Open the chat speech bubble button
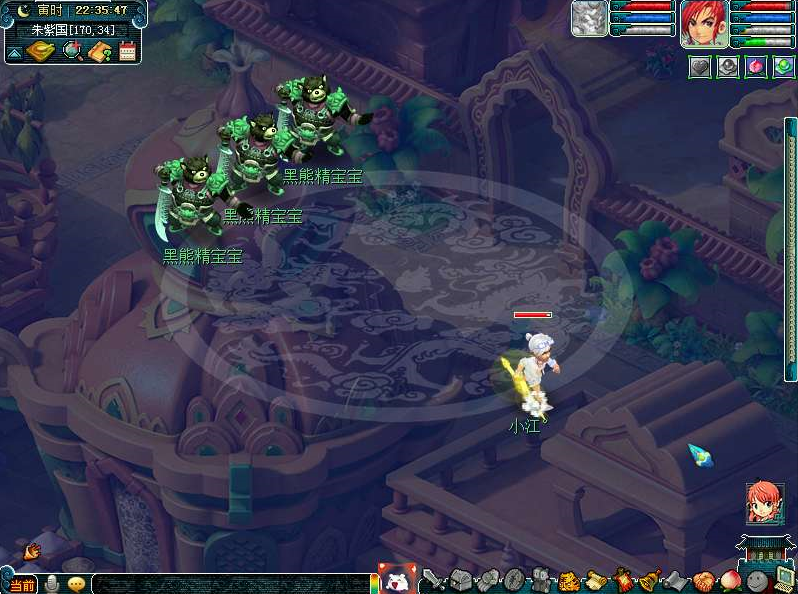Viewport: 798px width, 594px height. [76, 584]
